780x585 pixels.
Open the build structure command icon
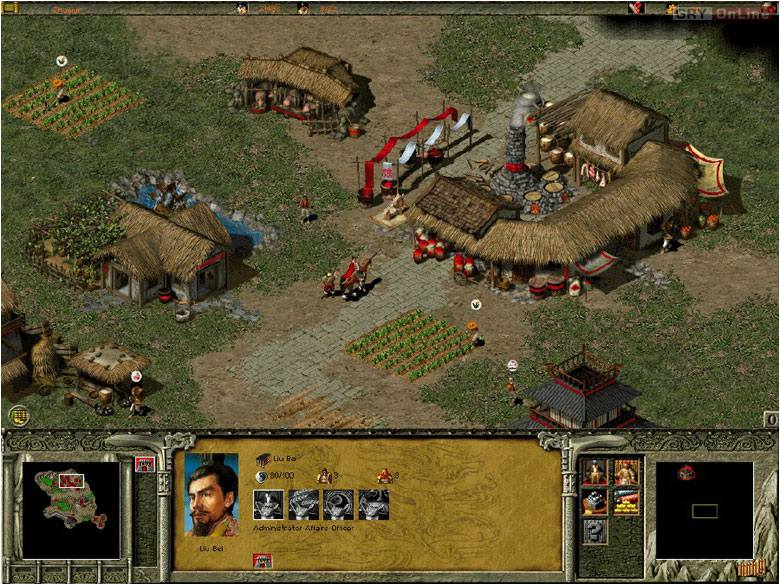(x=595, y=501)
